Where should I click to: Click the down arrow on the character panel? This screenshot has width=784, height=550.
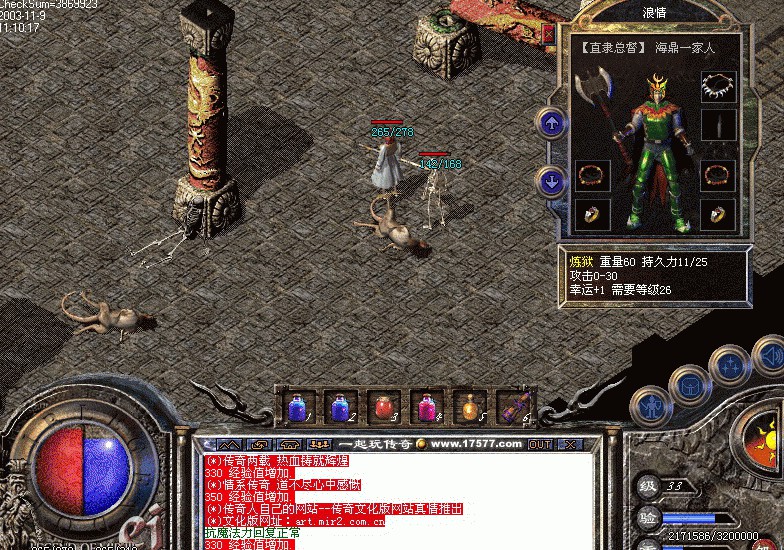coord(551,181)
